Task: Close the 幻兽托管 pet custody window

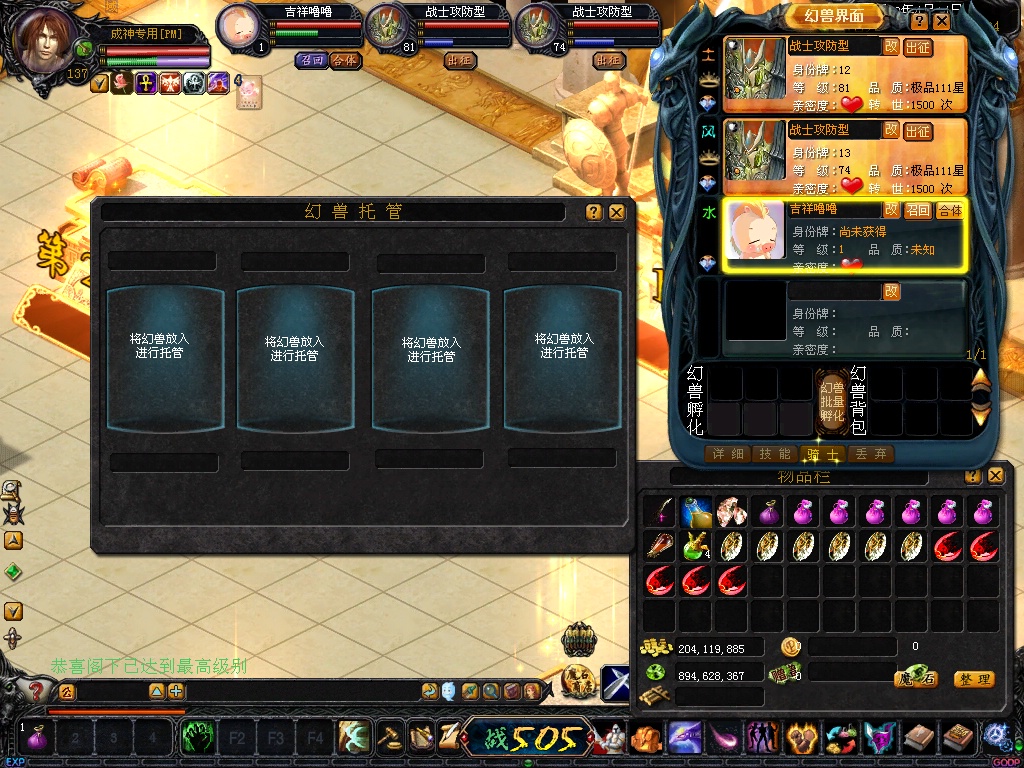Action: (617, 212)
